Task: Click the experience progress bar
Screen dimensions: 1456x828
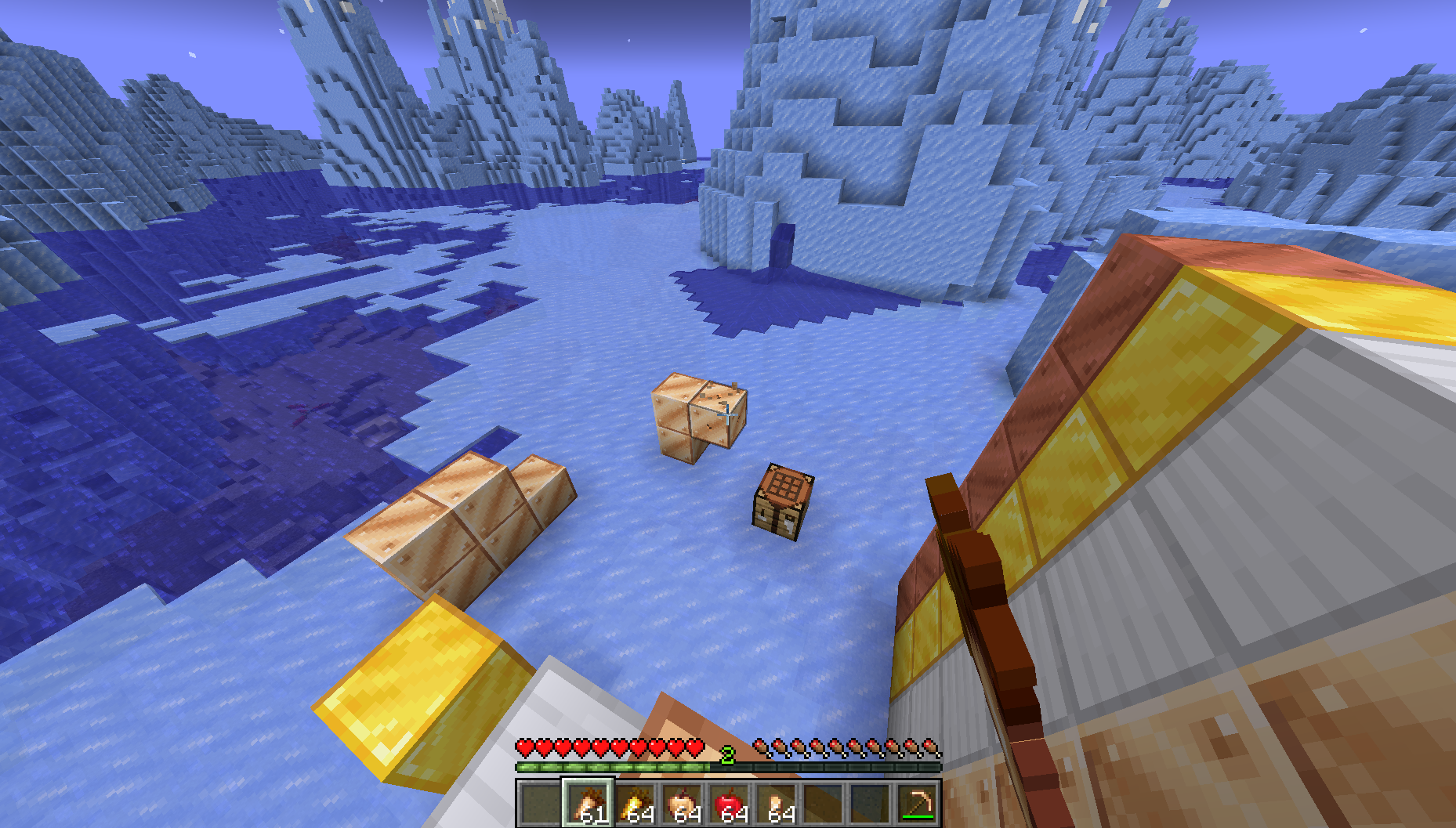Action: [627, 768]
